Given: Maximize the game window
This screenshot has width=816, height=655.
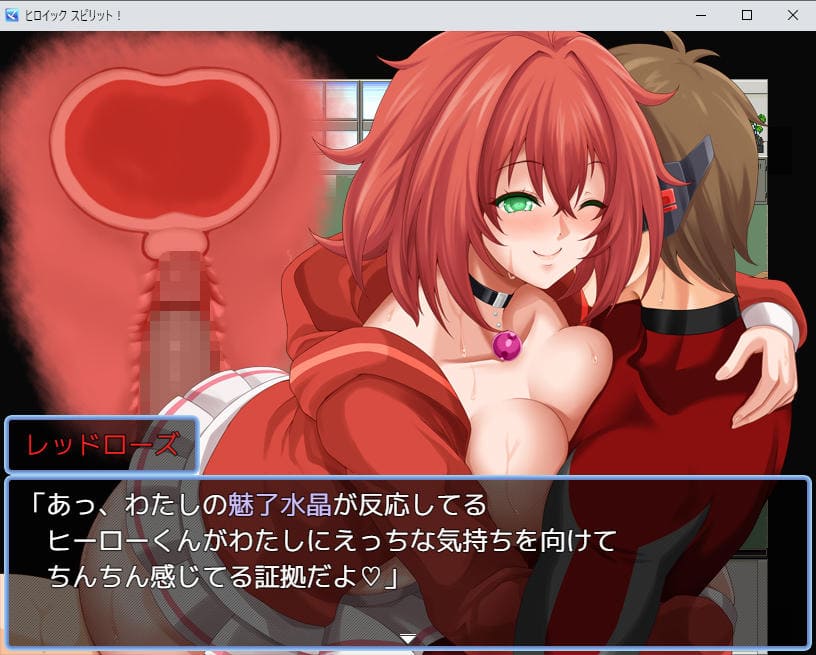Looking at the screenshot, I should click(746, 15).
